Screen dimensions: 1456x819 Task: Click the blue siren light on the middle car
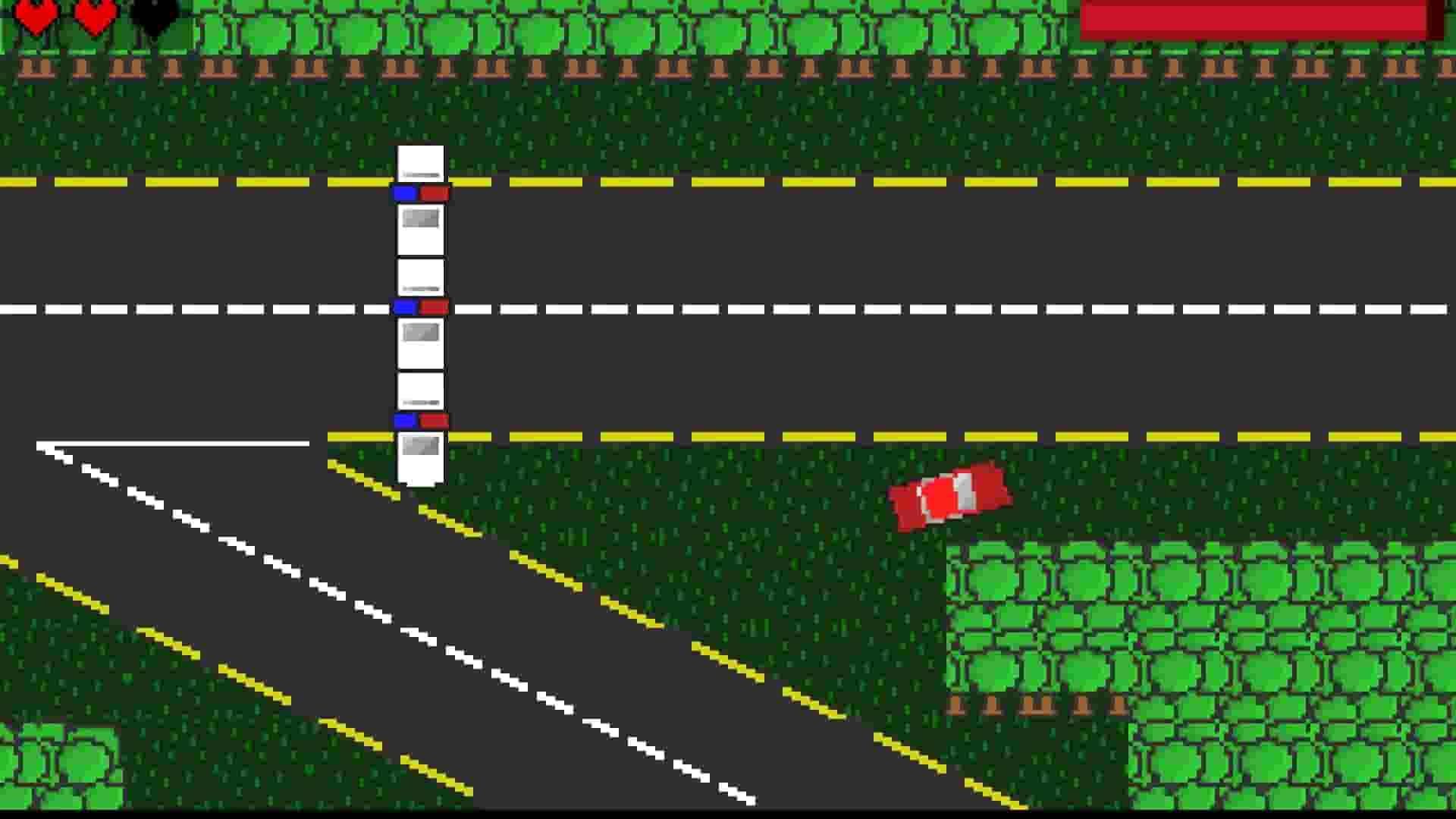tap(404, 307)
